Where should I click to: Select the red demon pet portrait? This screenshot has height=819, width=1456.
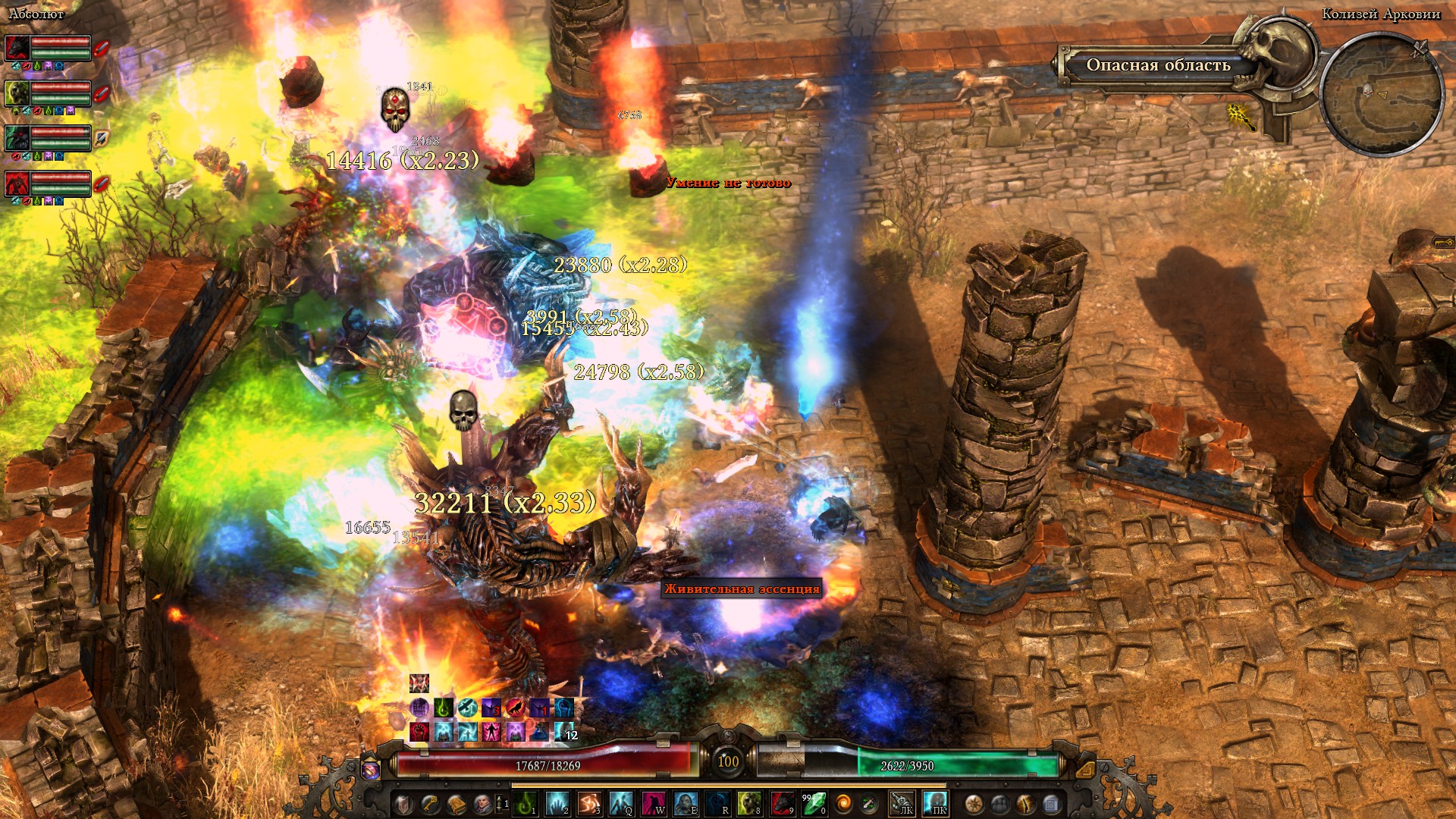(x=17, y=184)
